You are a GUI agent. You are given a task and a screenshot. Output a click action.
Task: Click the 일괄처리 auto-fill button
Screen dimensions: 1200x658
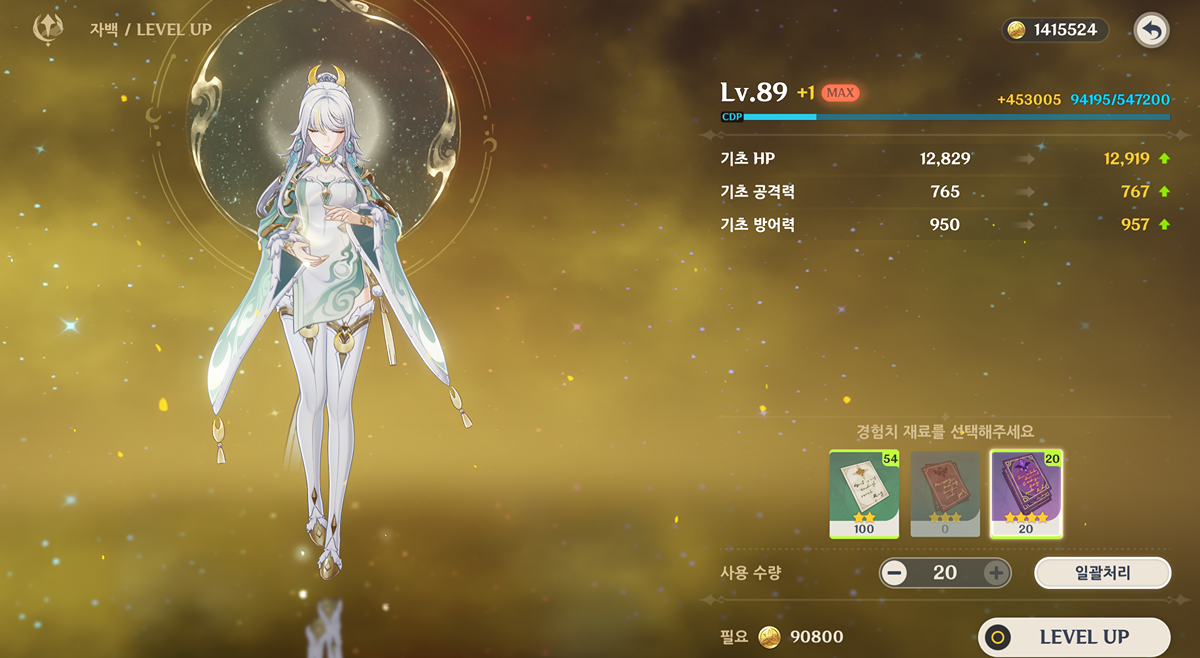pos(1102,572)
